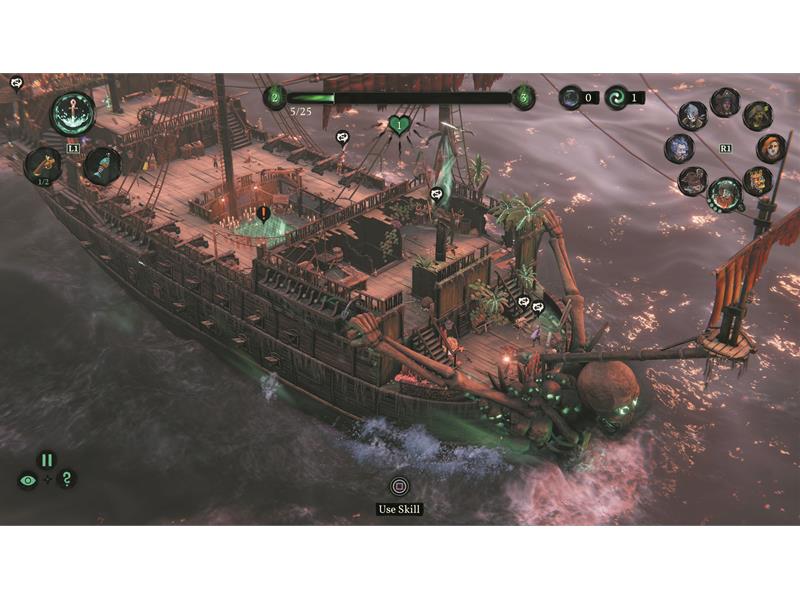Select the highlighted green-ringed crew portrait
The width and height of the screenshot is (800, 600).
(x=724, y=193)
